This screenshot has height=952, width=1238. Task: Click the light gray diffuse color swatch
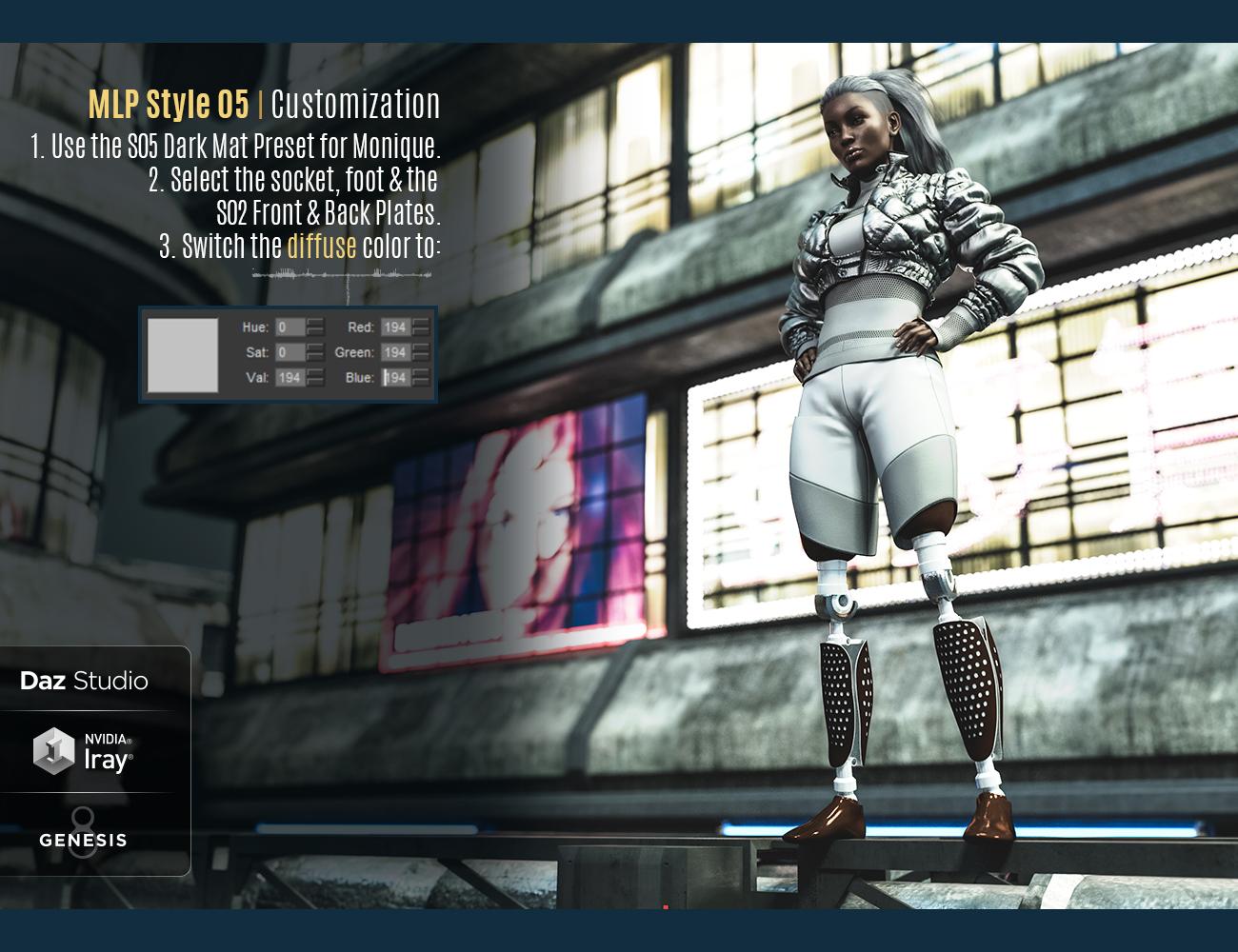(x=183, y=355)
